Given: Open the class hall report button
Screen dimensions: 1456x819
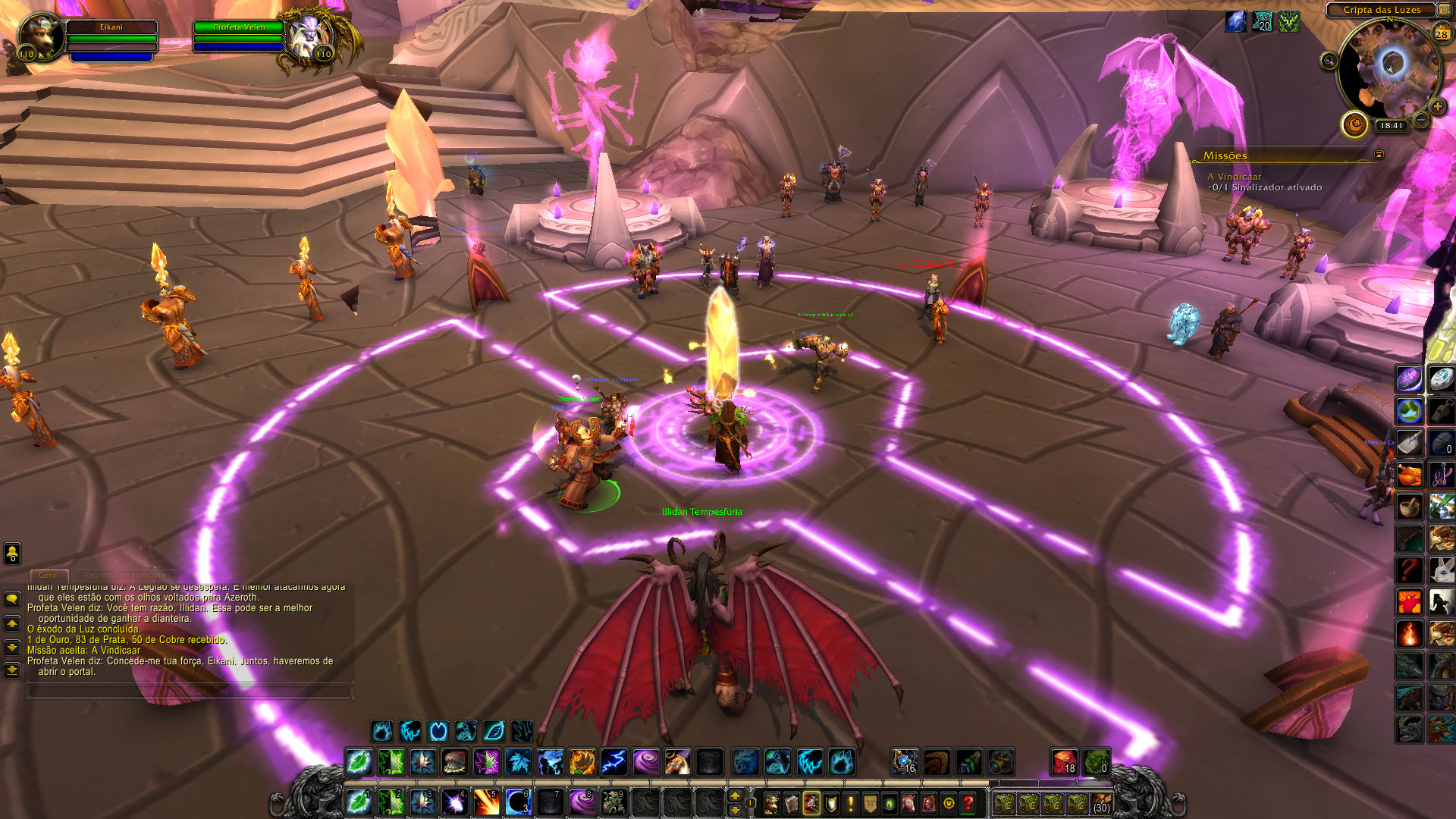Looking at the screenshot, I should (x=1354, y=124).
